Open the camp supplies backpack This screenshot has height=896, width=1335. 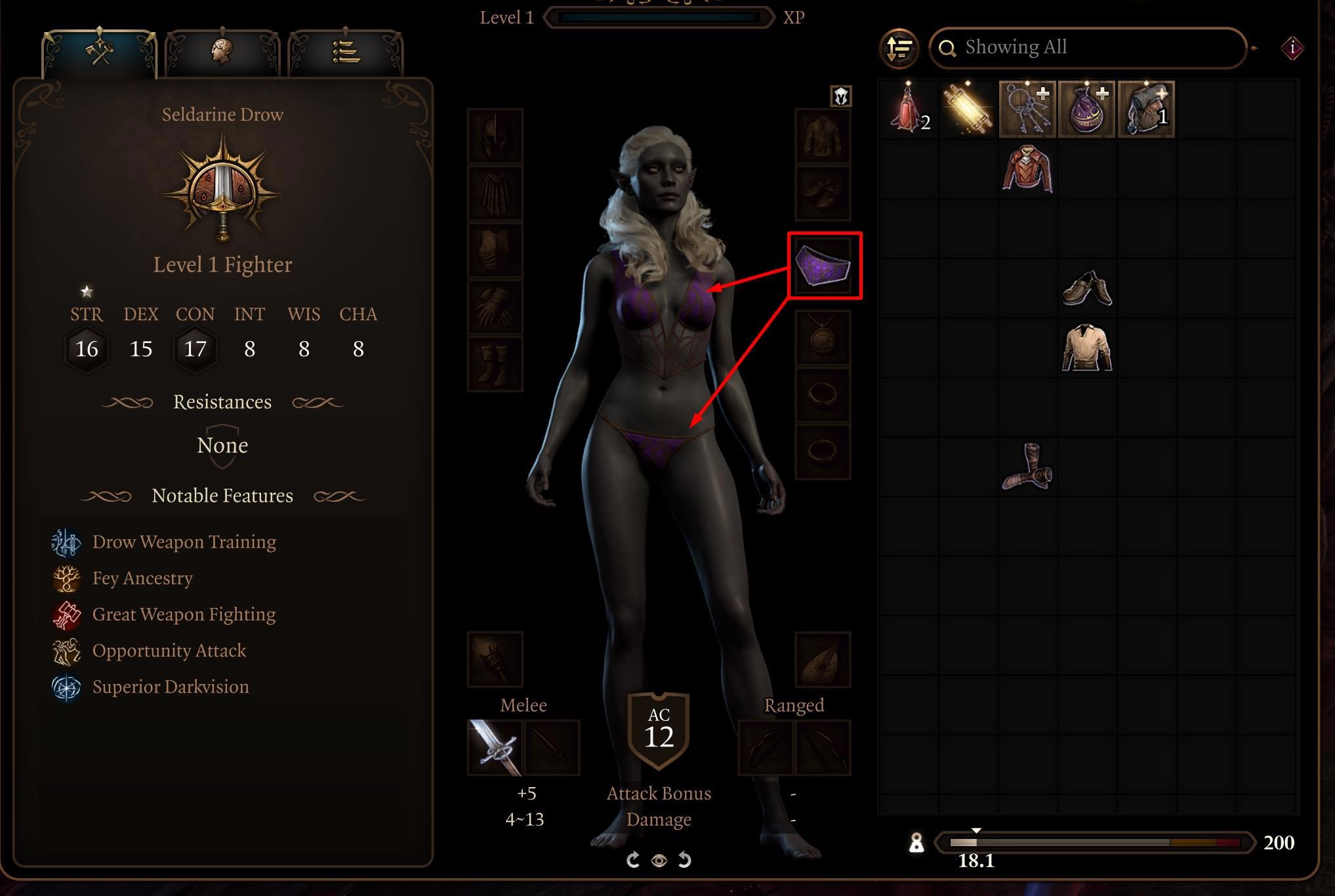[1146, 109]
